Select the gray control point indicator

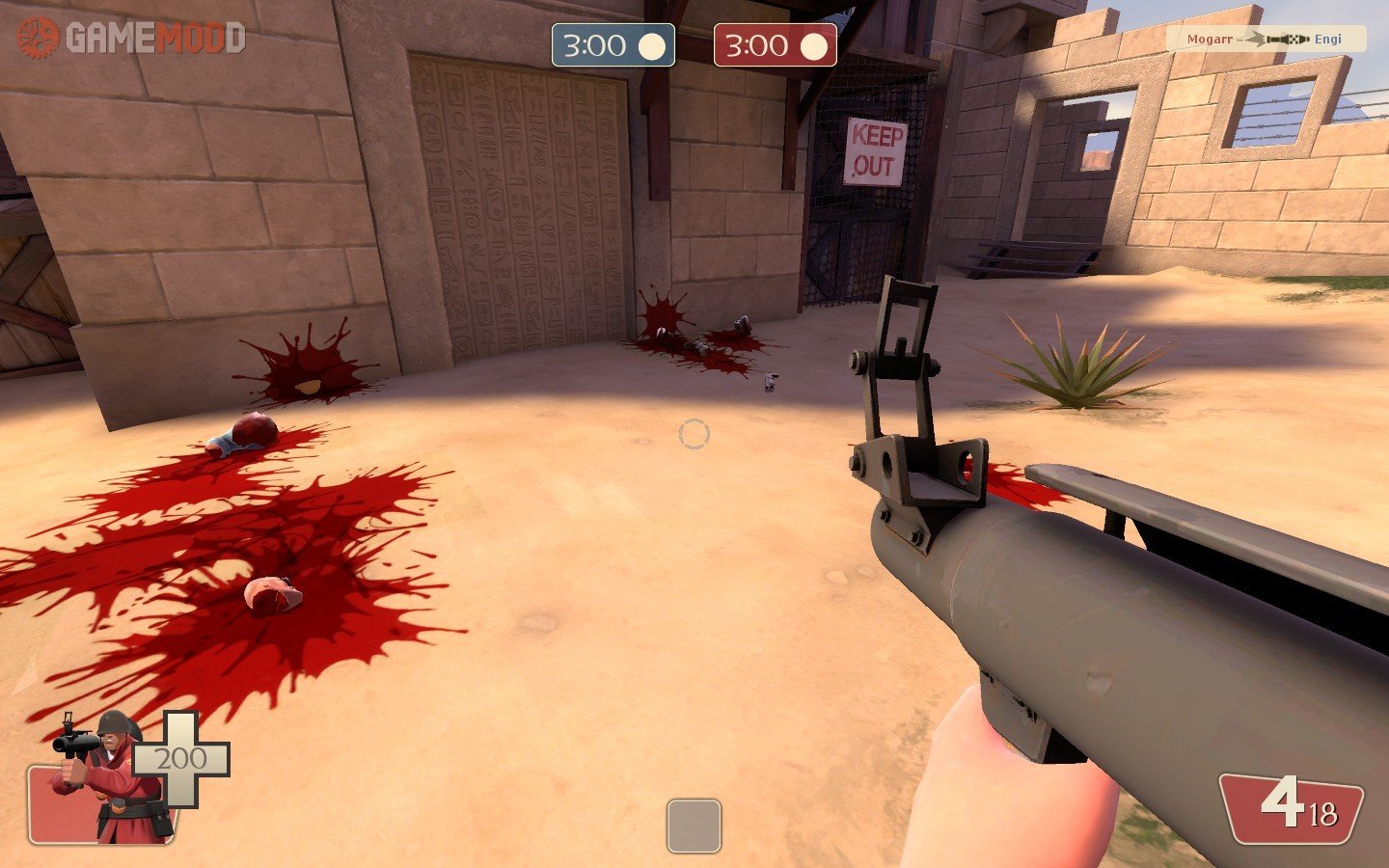pos(694,826)
